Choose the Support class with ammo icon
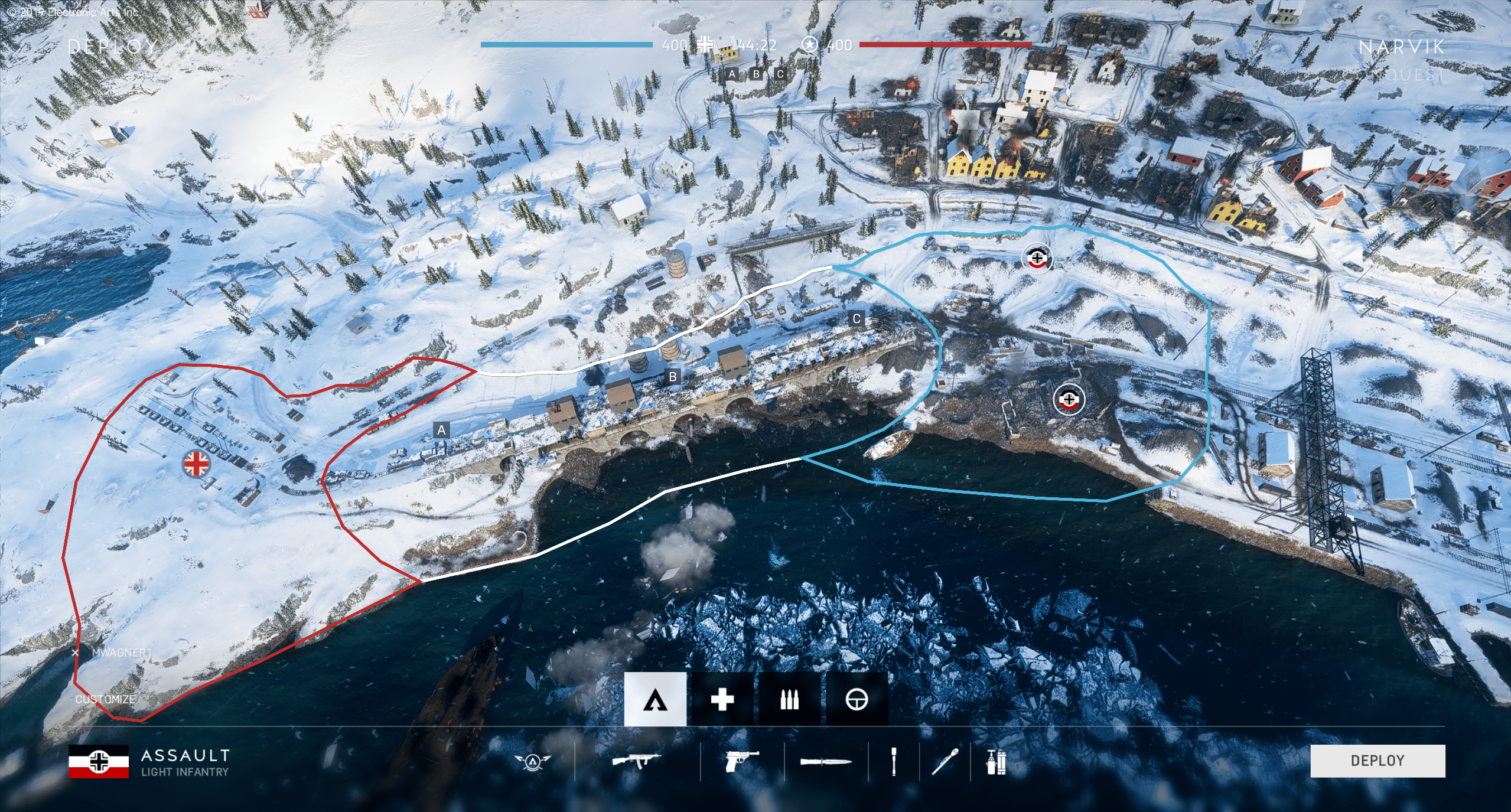 789,700
